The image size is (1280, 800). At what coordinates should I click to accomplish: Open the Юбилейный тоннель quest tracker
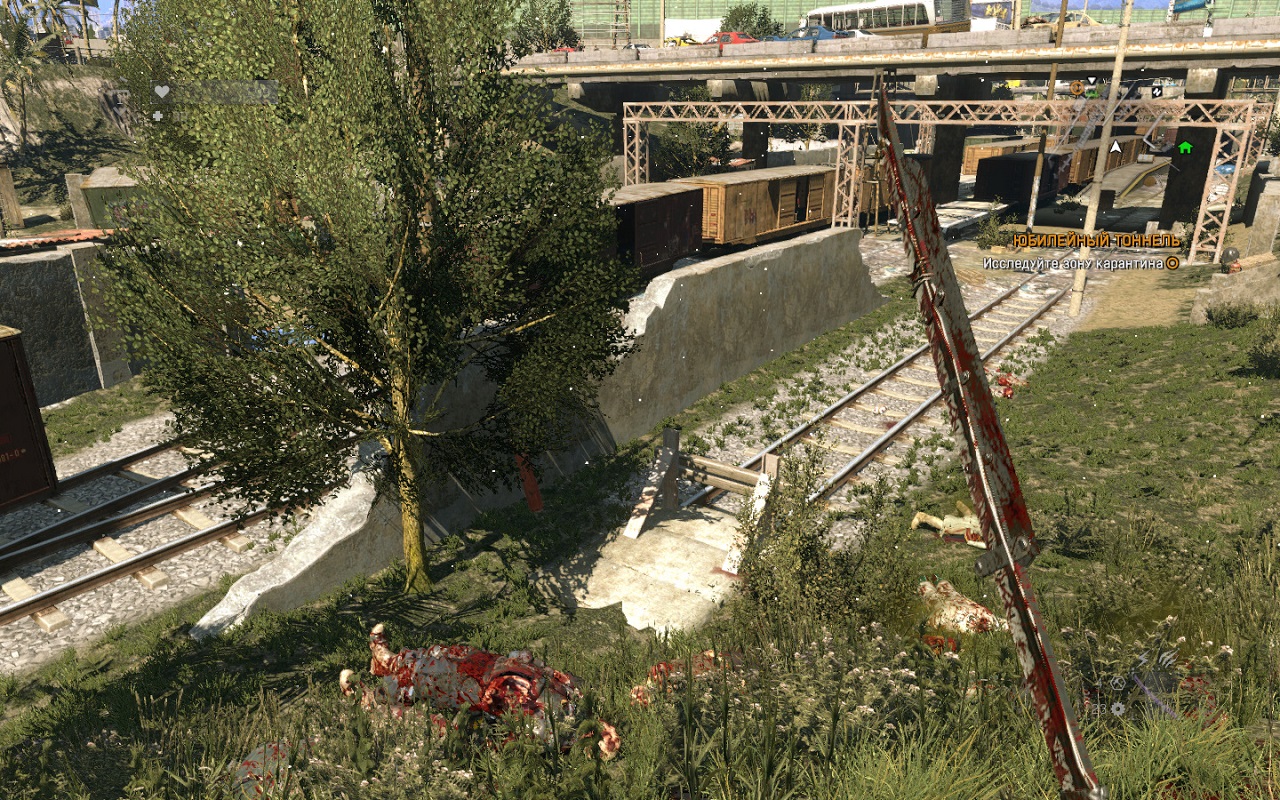[1096, 241]
